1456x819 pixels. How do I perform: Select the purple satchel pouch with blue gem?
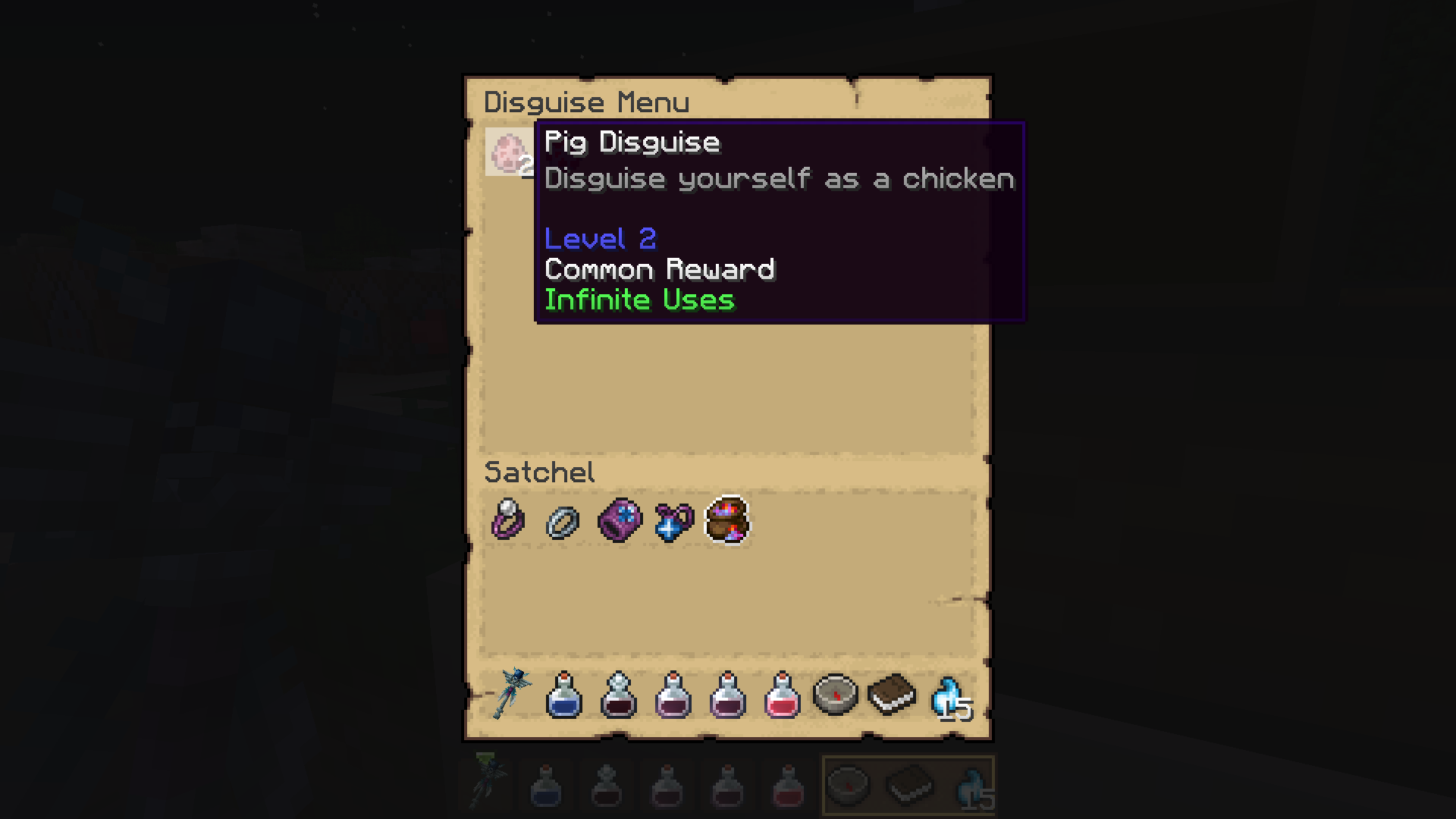tap(620, 520)
